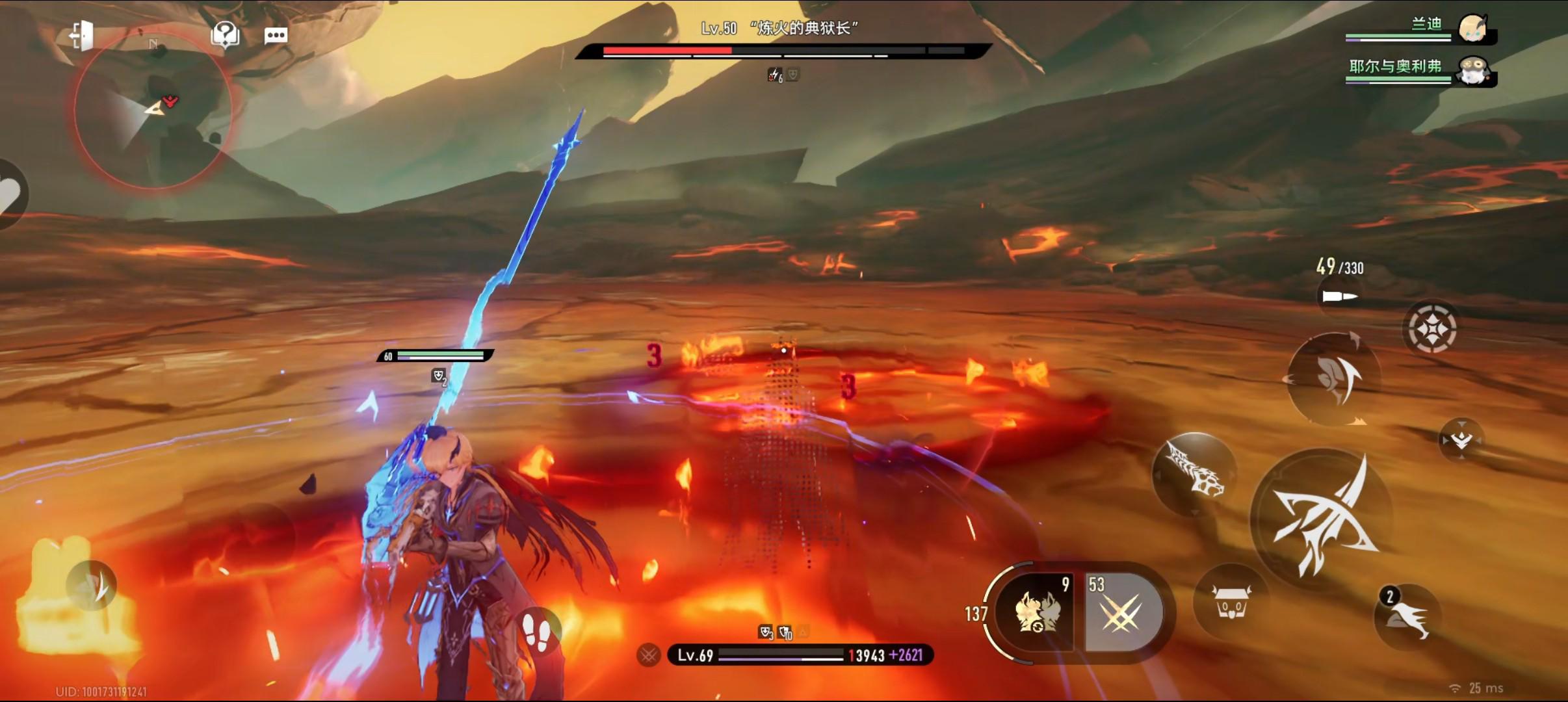The width and height of the screenshot is (1568, 702).
Task: Open the chat speech bubble
Action: click(276, 35)
